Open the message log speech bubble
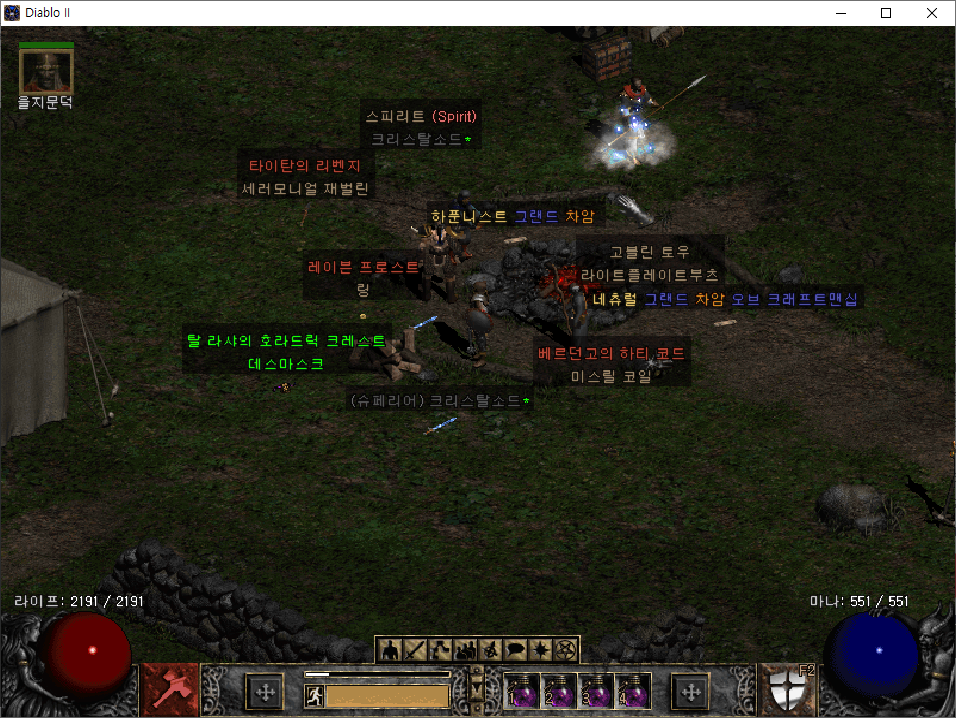The width and height of the screenshot is (956, 718). (517, 650)
